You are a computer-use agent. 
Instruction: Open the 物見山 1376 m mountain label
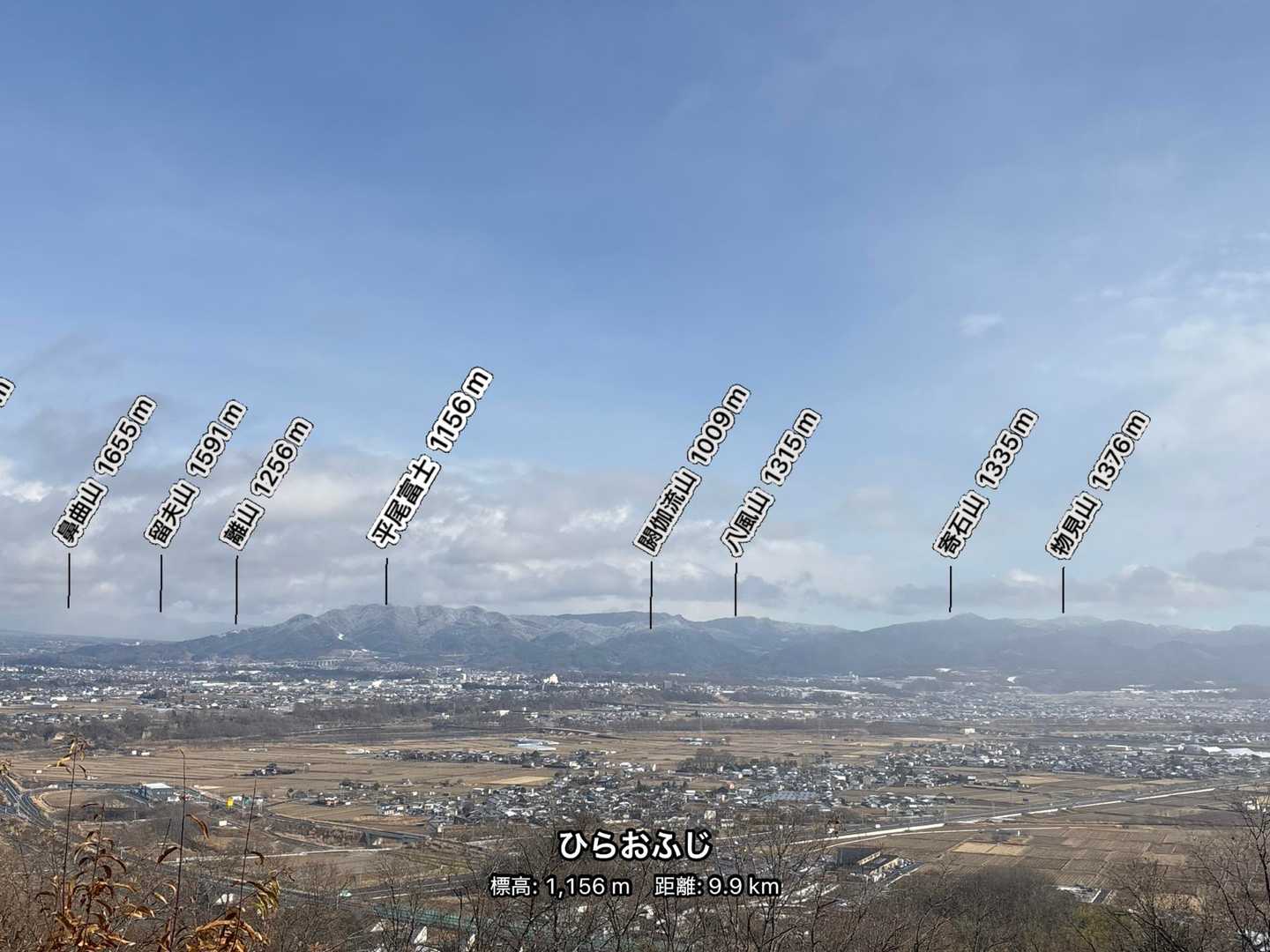[1098, 484]
